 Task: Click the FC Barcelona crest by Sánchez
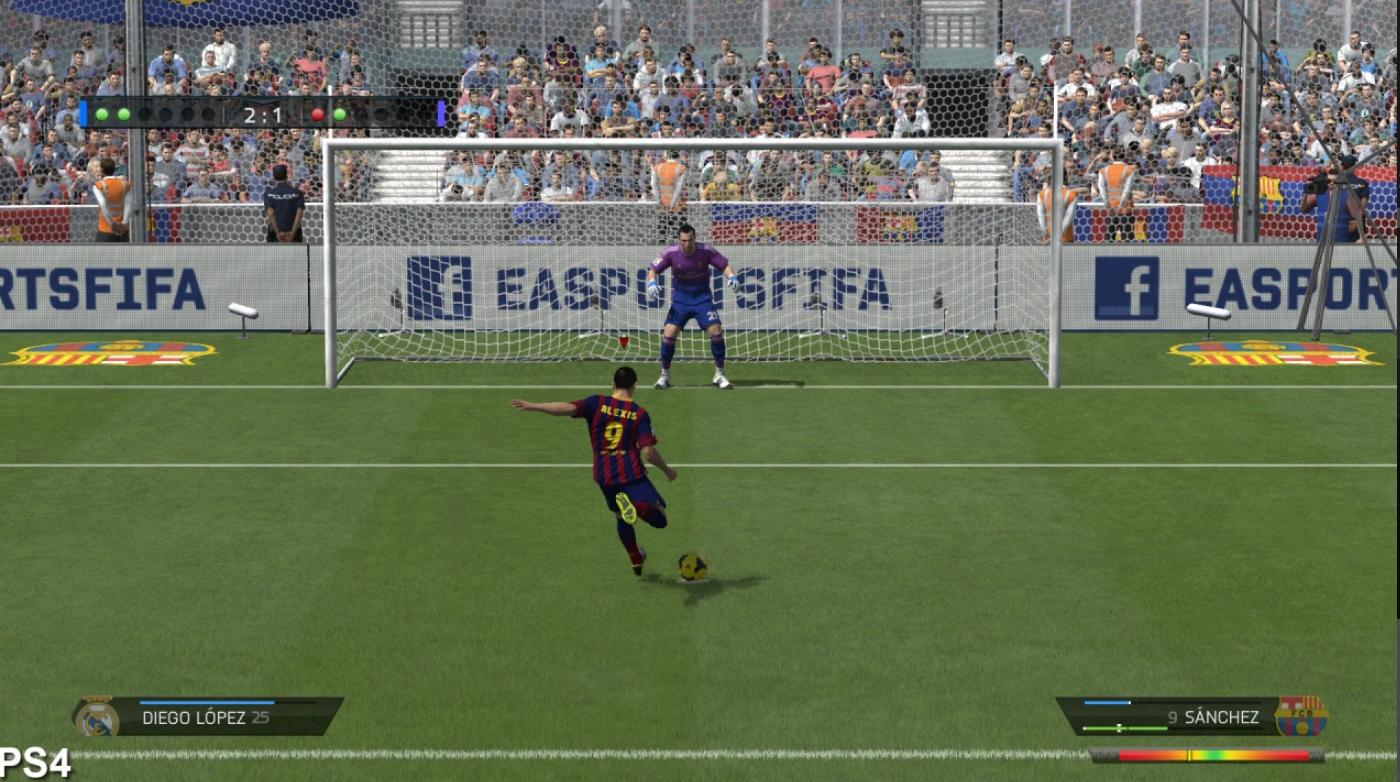point(1302,718)
